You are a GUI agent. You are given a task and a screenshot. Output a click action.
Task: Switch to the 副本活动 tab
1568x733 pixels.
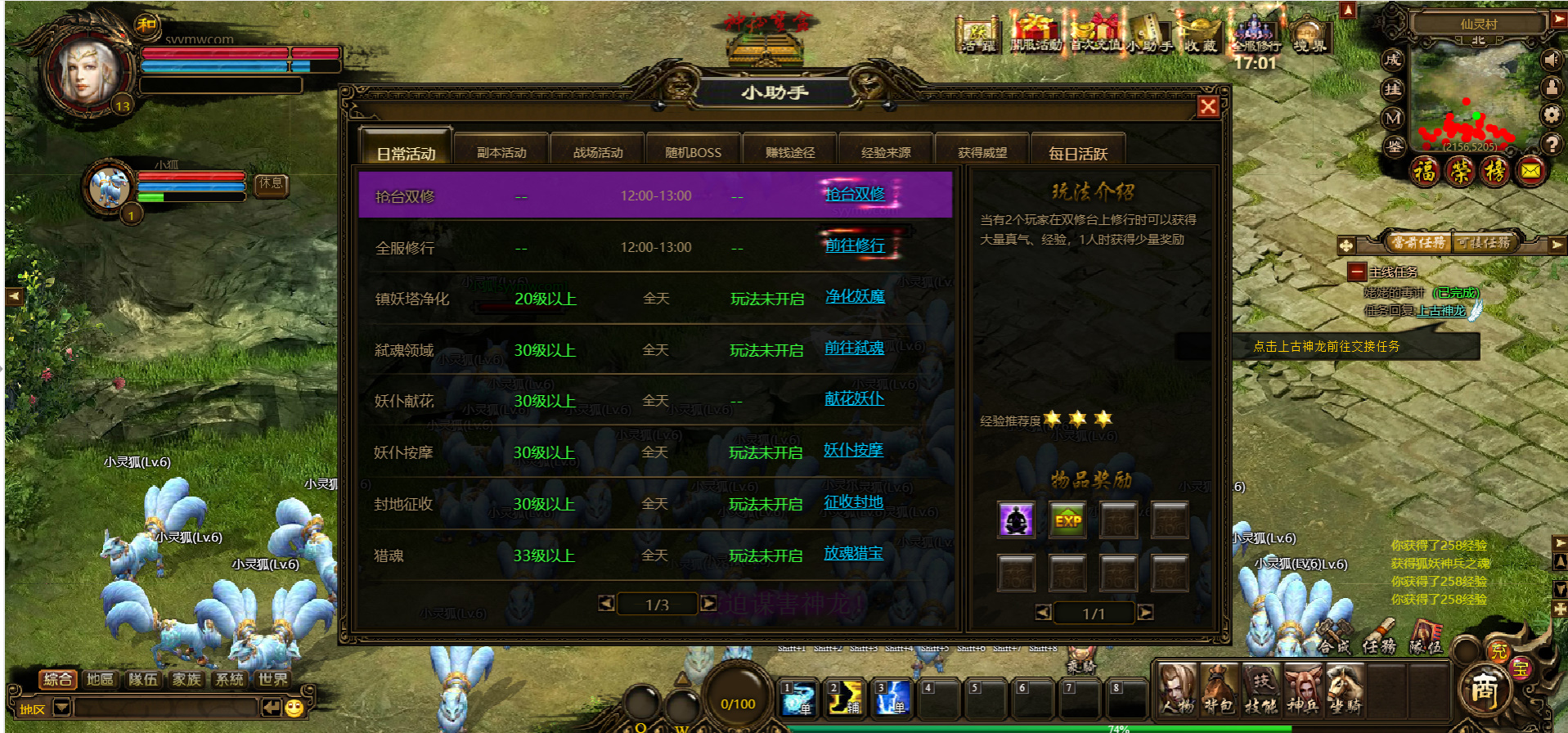(501, 152)
